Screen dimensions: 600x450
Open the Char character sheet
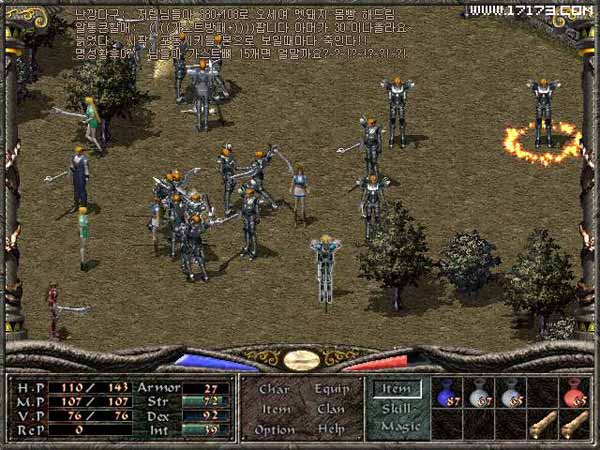(274, 388)
